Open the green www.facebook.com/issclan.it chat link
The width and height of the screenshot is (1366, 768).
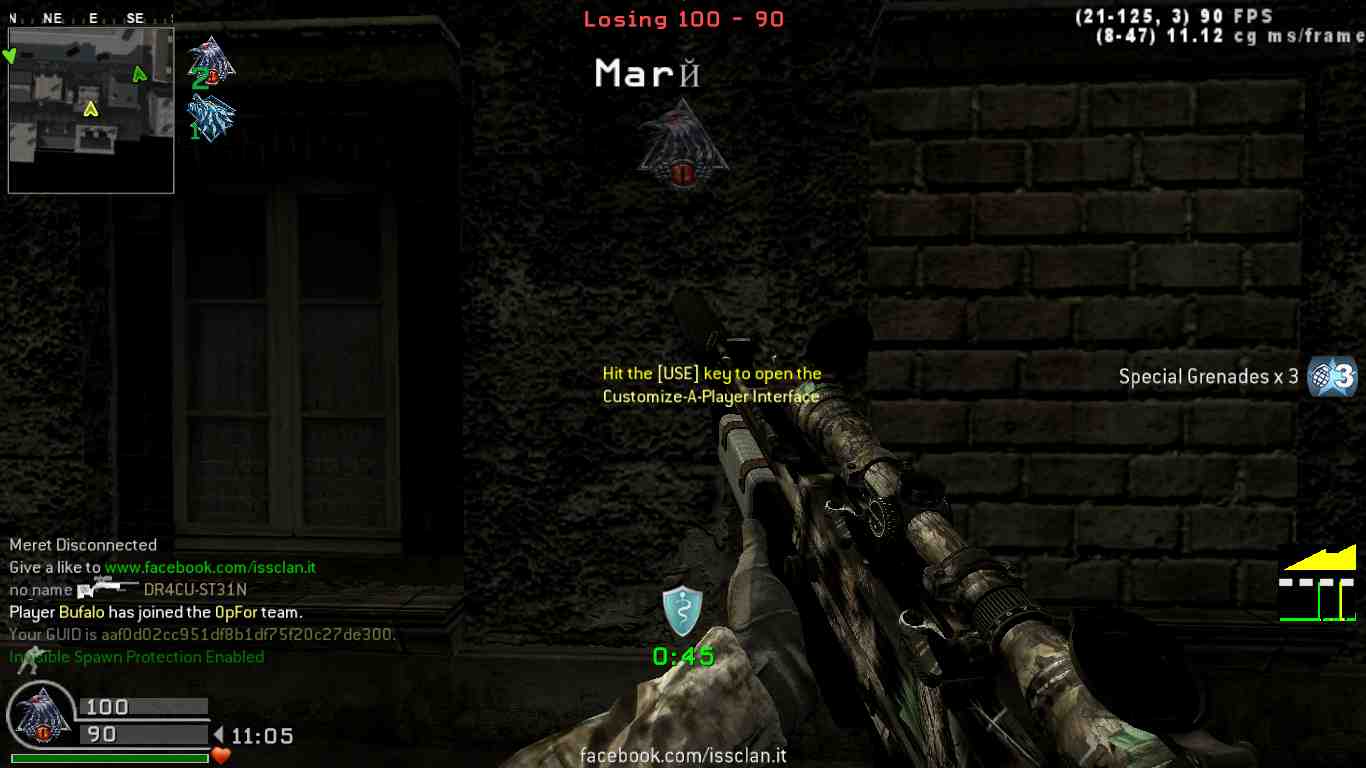210,567
